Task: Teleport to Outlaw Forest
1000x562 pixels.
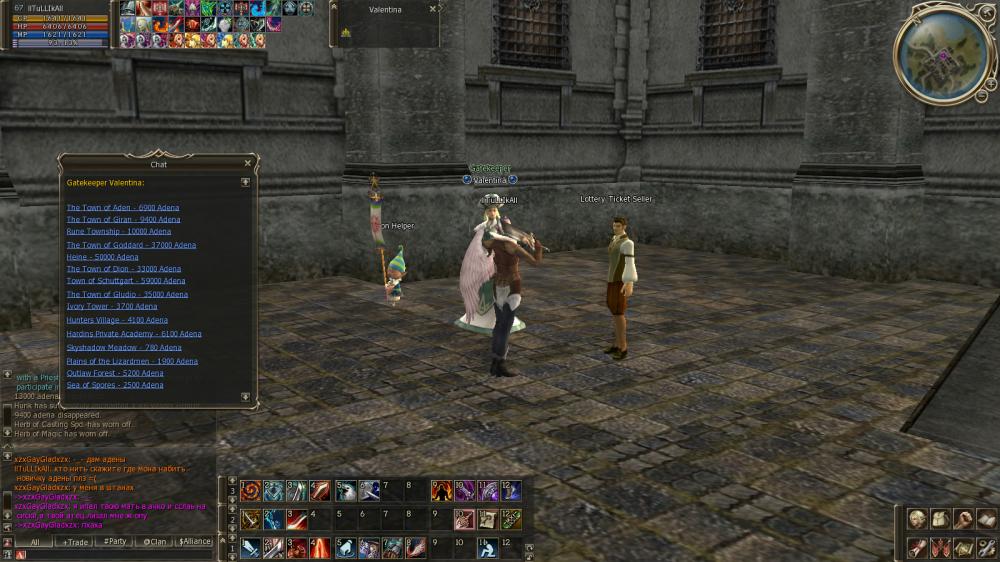Action: point(114,373)
